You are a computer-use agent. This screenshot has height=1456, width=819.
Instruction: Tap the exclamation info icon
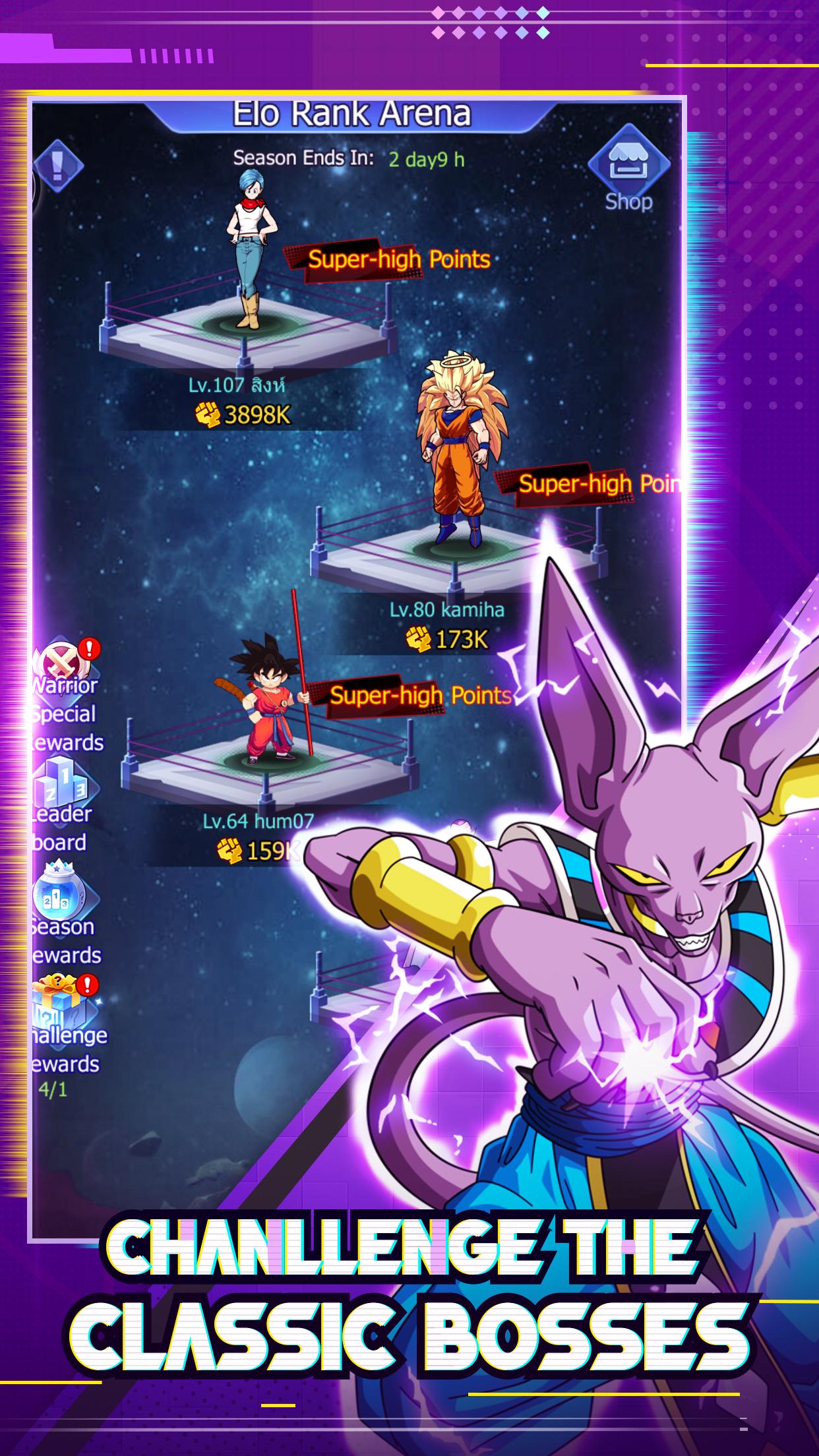[x=58, y=164]
